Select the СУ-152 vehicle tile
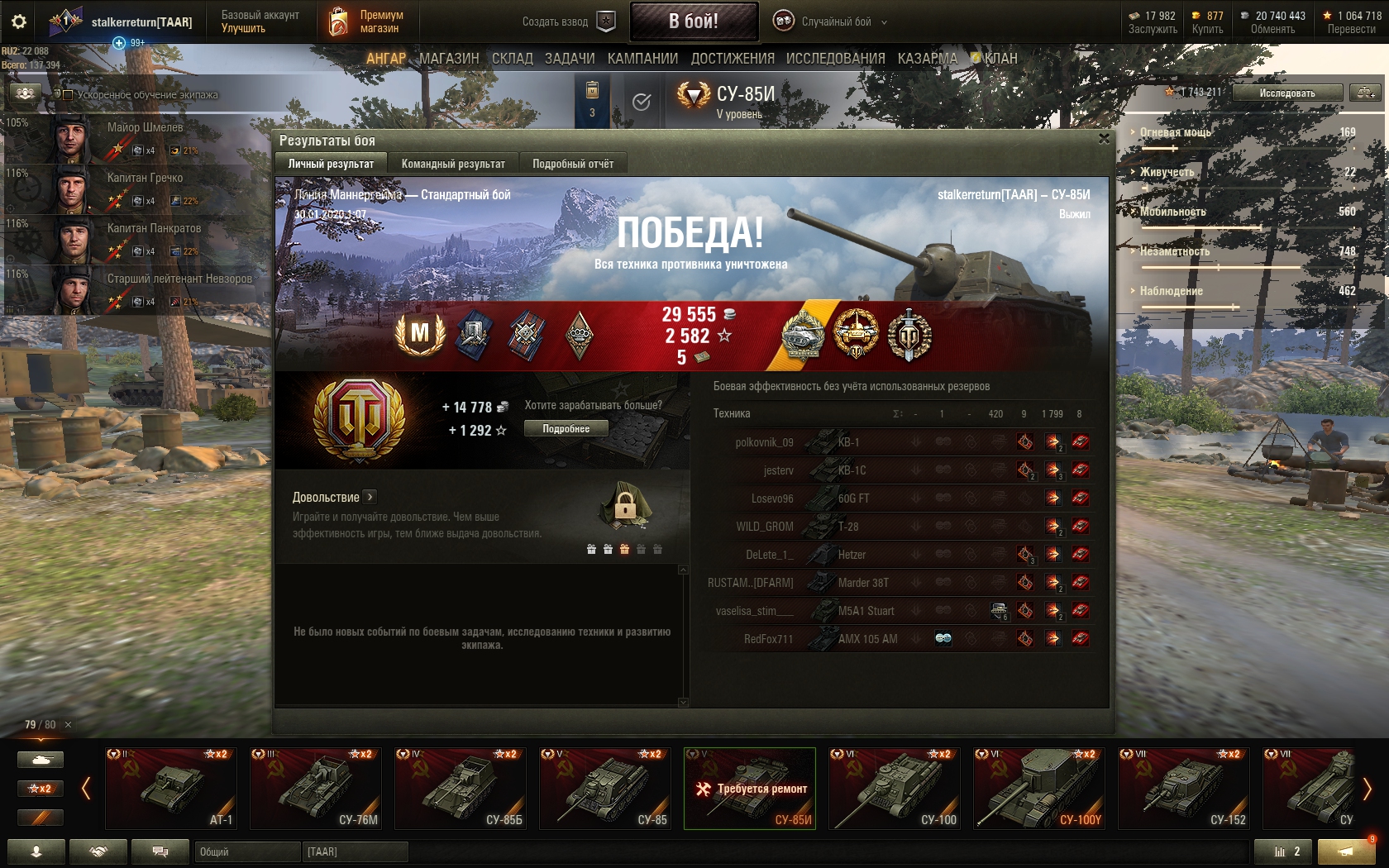 [1184, 788]
